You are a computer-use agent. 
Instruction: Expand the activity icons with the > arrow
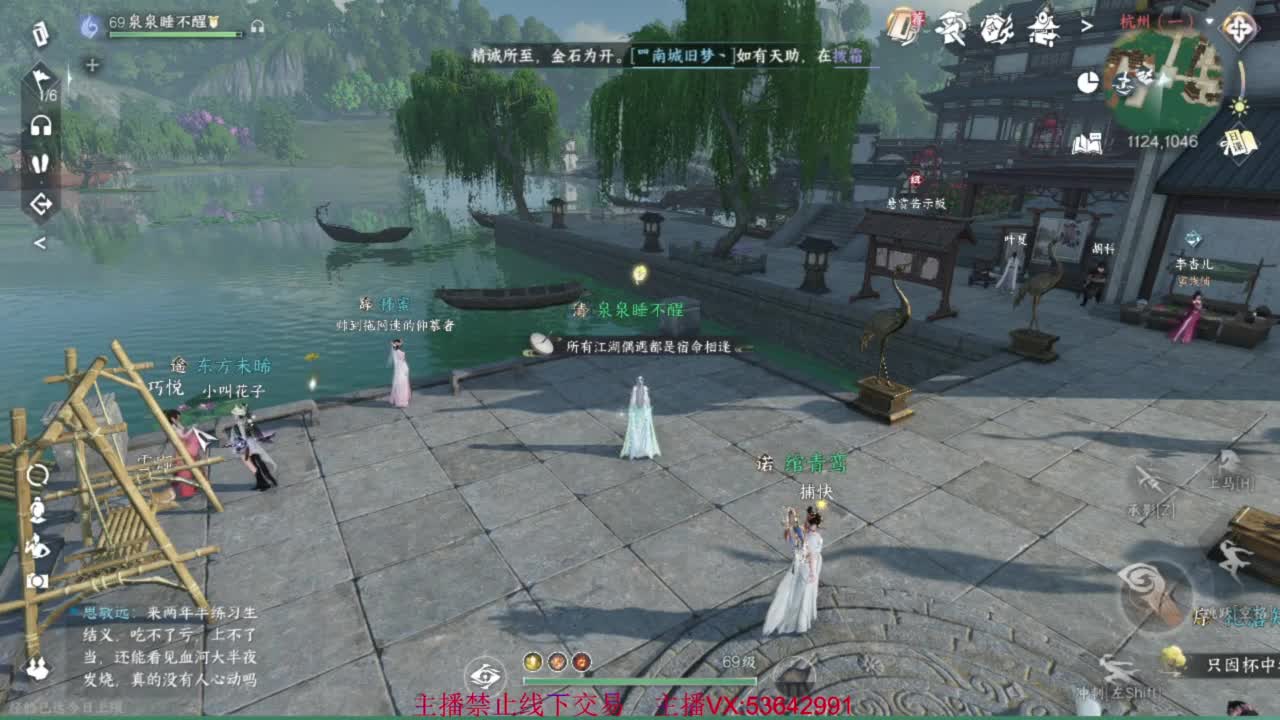tap(1086, 25)
